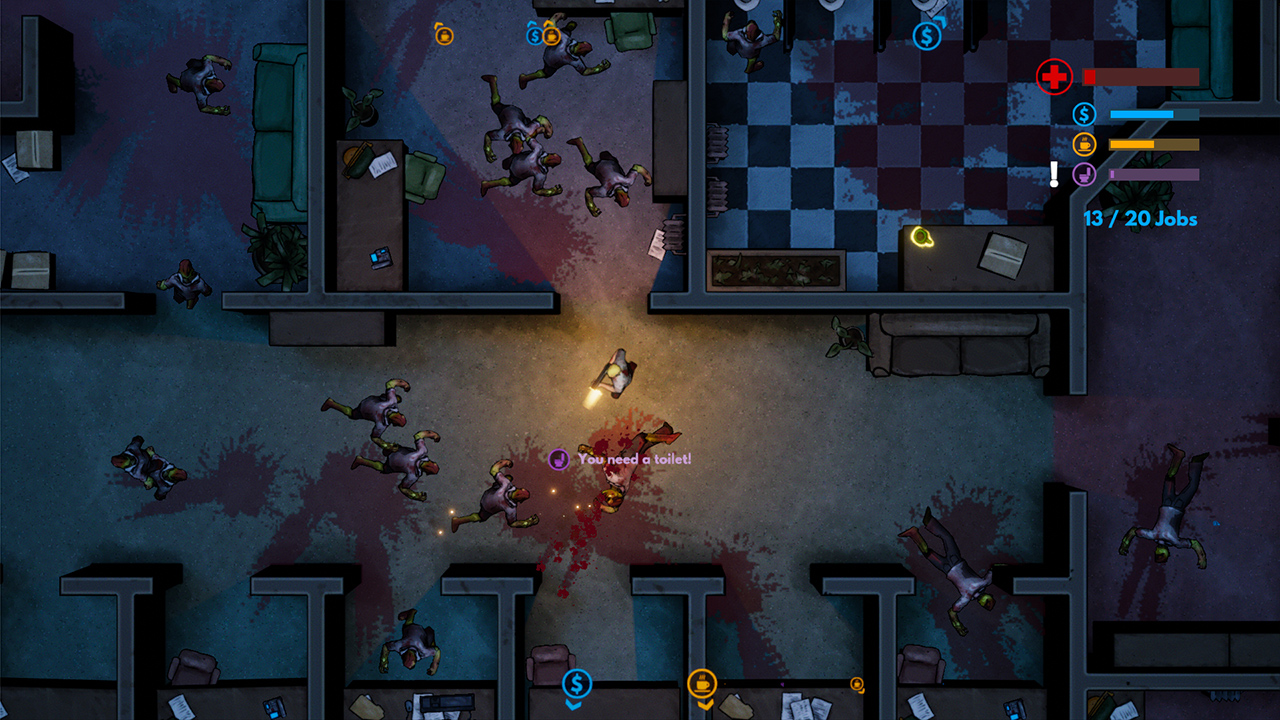
Task: Select the purple toilet icon in the HUD
Action: [1086, 174]
